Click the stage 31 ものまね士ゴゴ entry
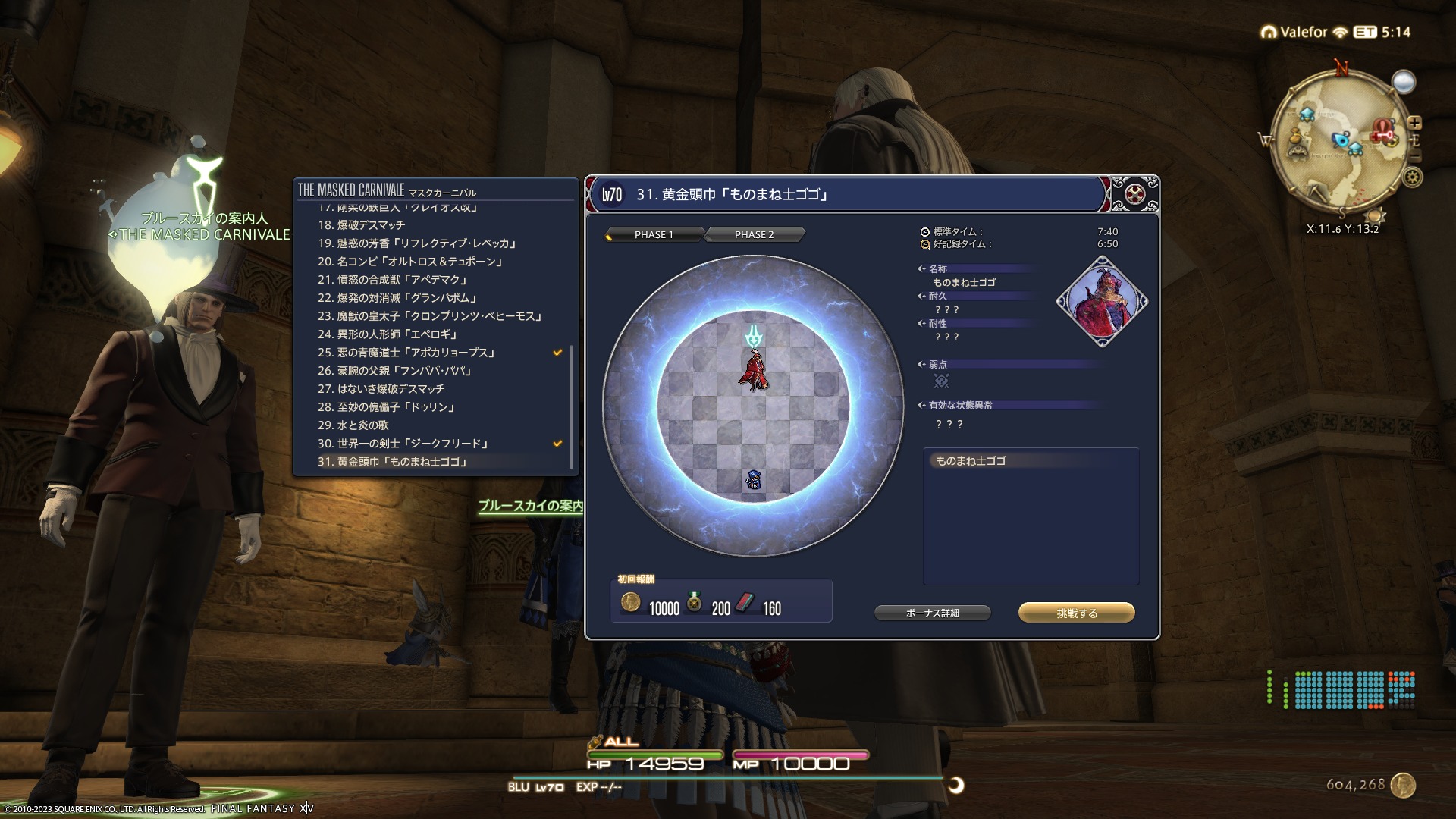Image resolution: width=1456 pixels, height=819 pixels. coord(392,462)
